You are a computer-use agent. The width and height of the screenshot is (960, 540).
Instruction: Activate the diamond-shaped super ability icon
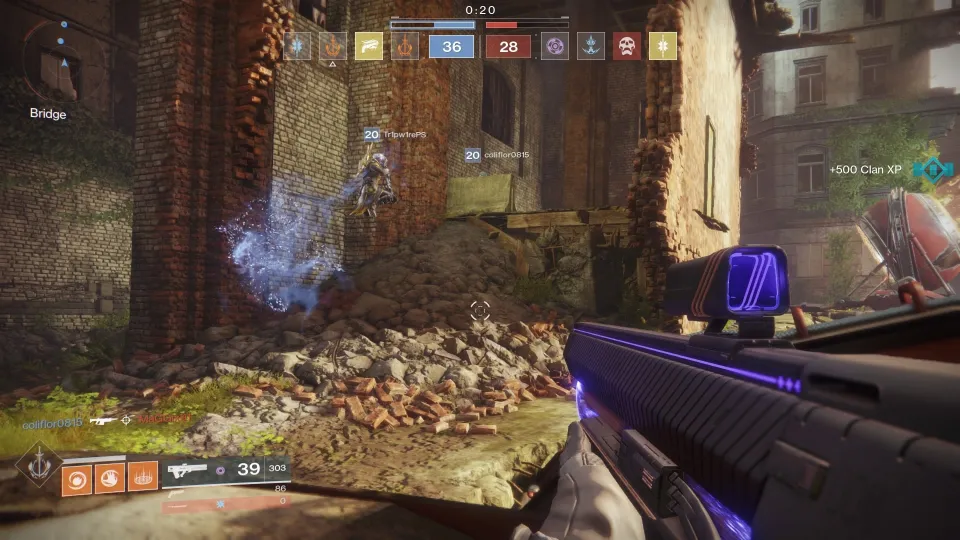(38, 464)
